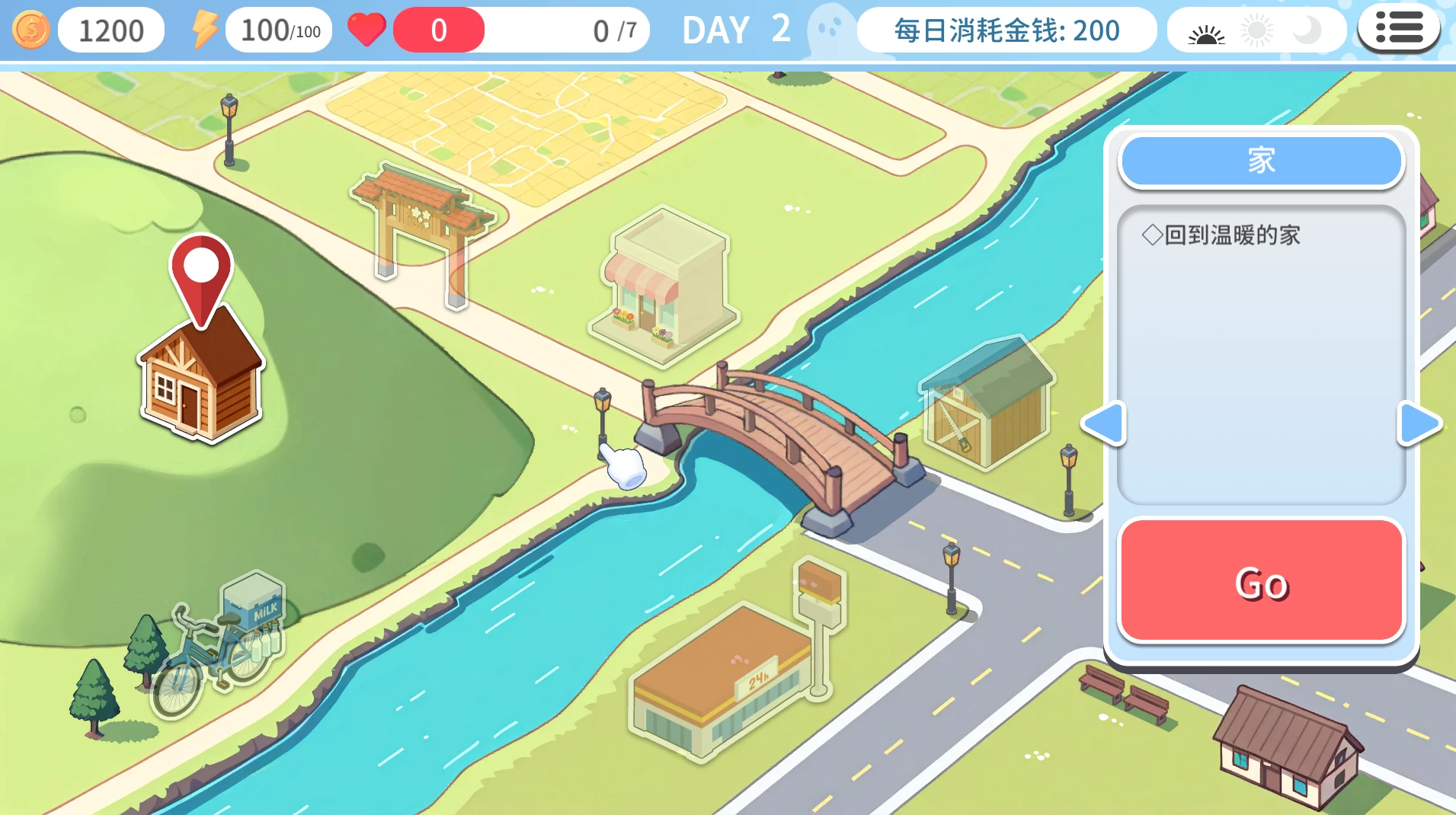Switch to the night moon icon

point(1308,30)
